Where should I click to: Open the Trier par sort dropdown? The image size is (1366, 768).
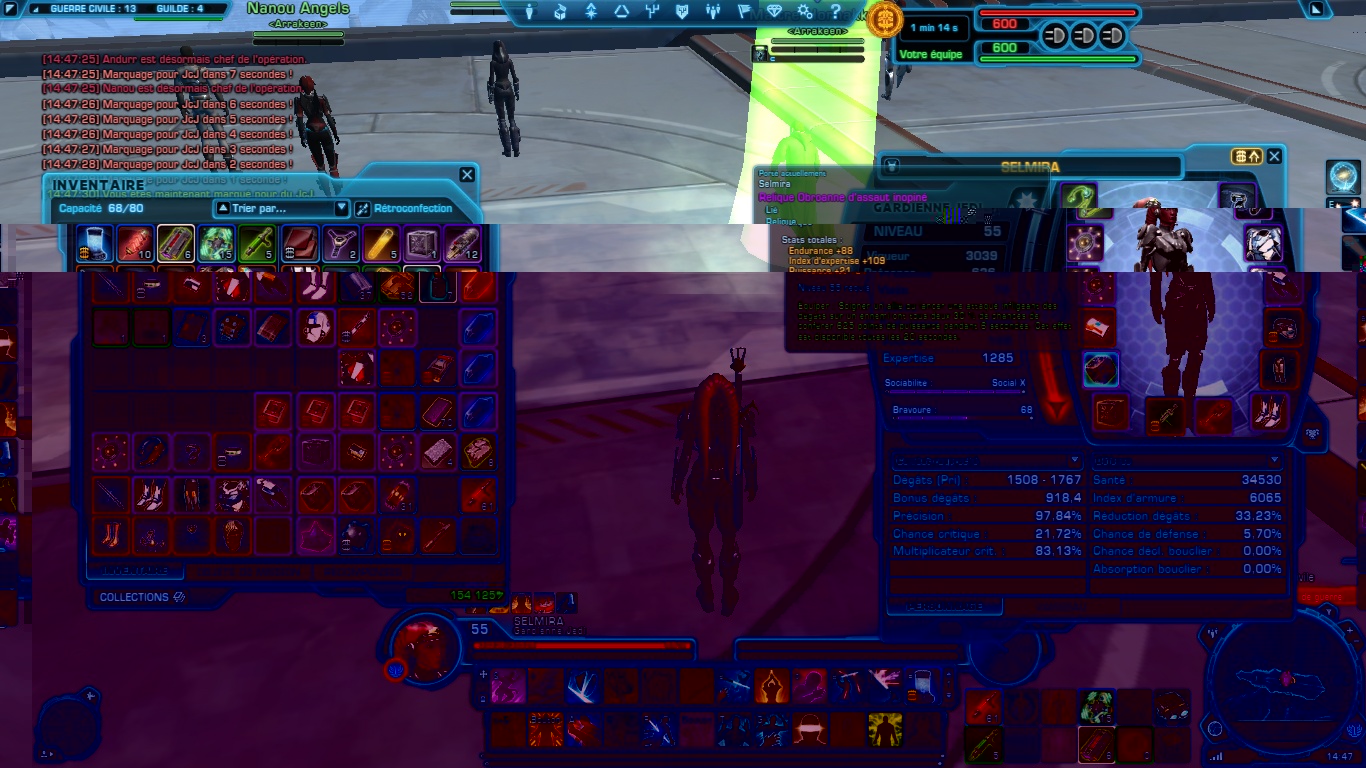click(281, 209)
